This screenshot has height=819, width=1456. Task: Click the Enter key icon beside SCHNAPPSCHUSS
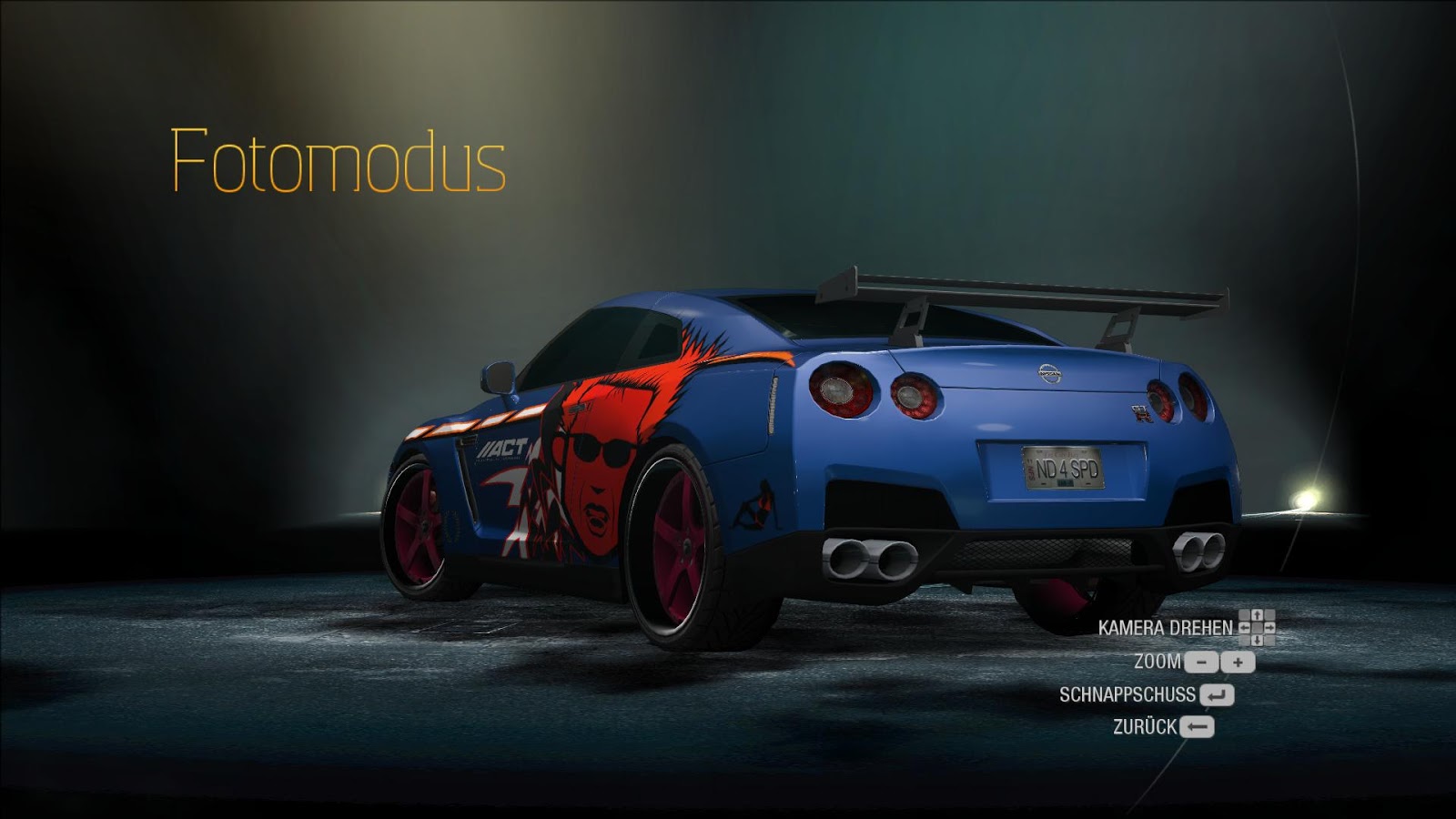point(1217,694)
